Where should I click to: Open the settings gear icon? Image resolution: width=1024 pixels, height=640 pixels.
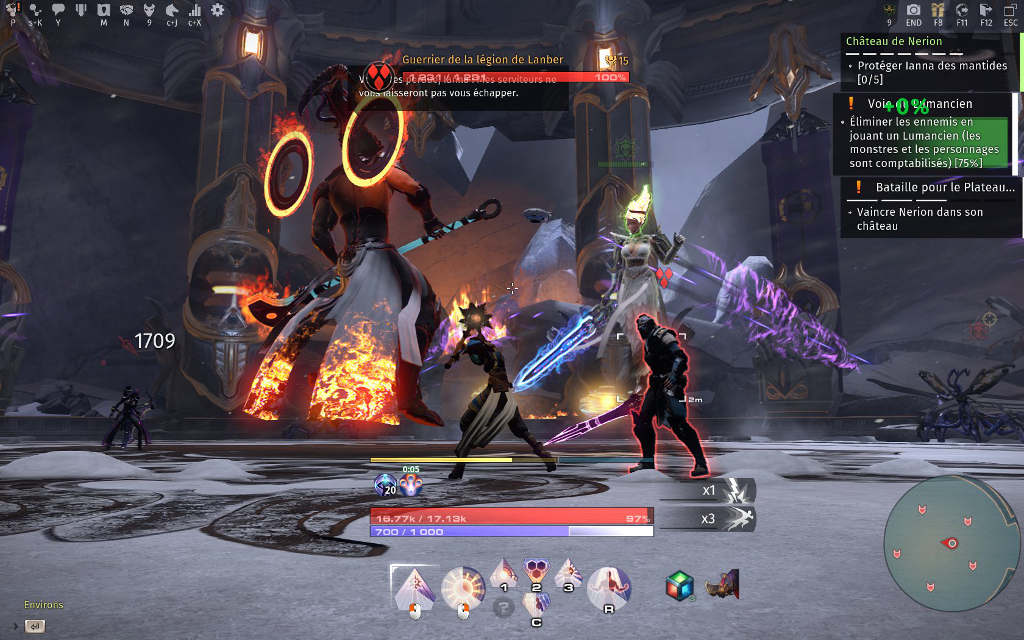pos(218,10)
